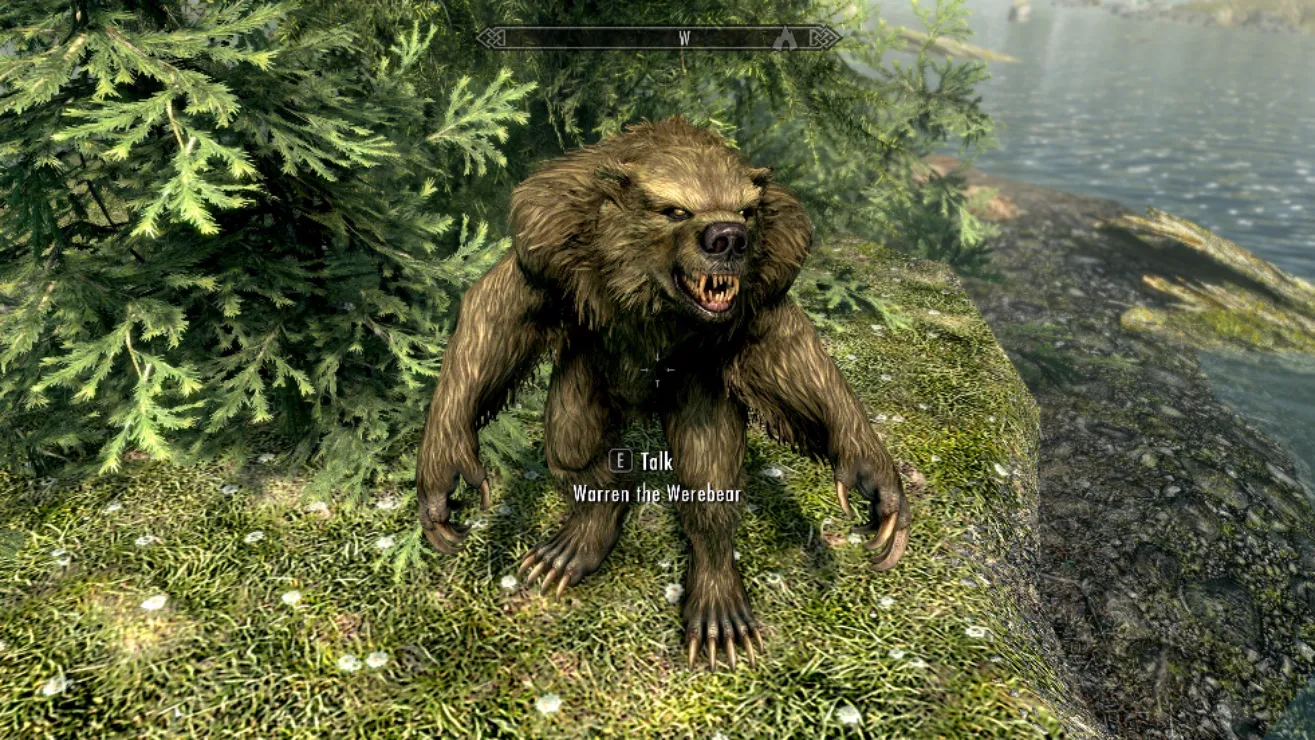The image size is (1315, 740).
Task: Select the W heading on the compass bar
Action: click(685, 38)
